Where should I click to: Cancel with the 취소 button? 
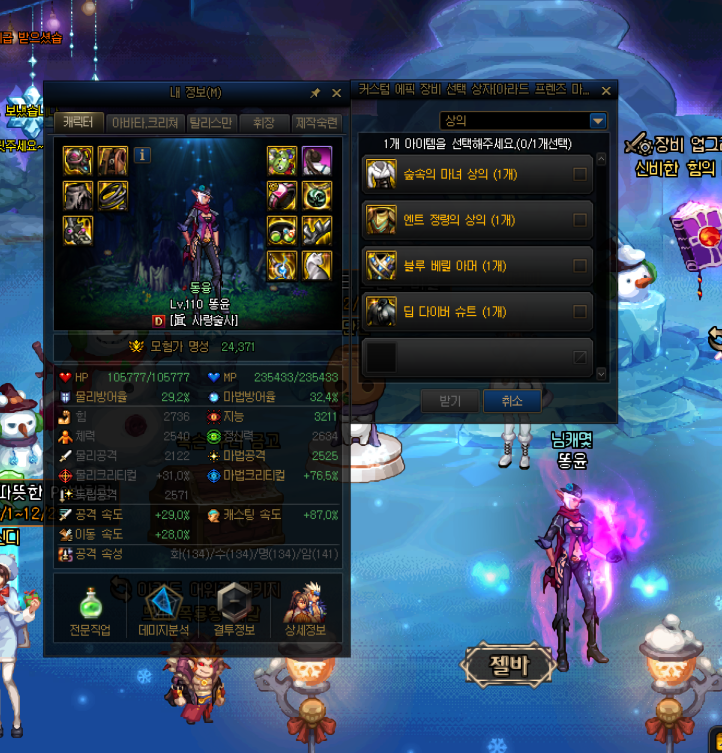[x=511, y=401]
